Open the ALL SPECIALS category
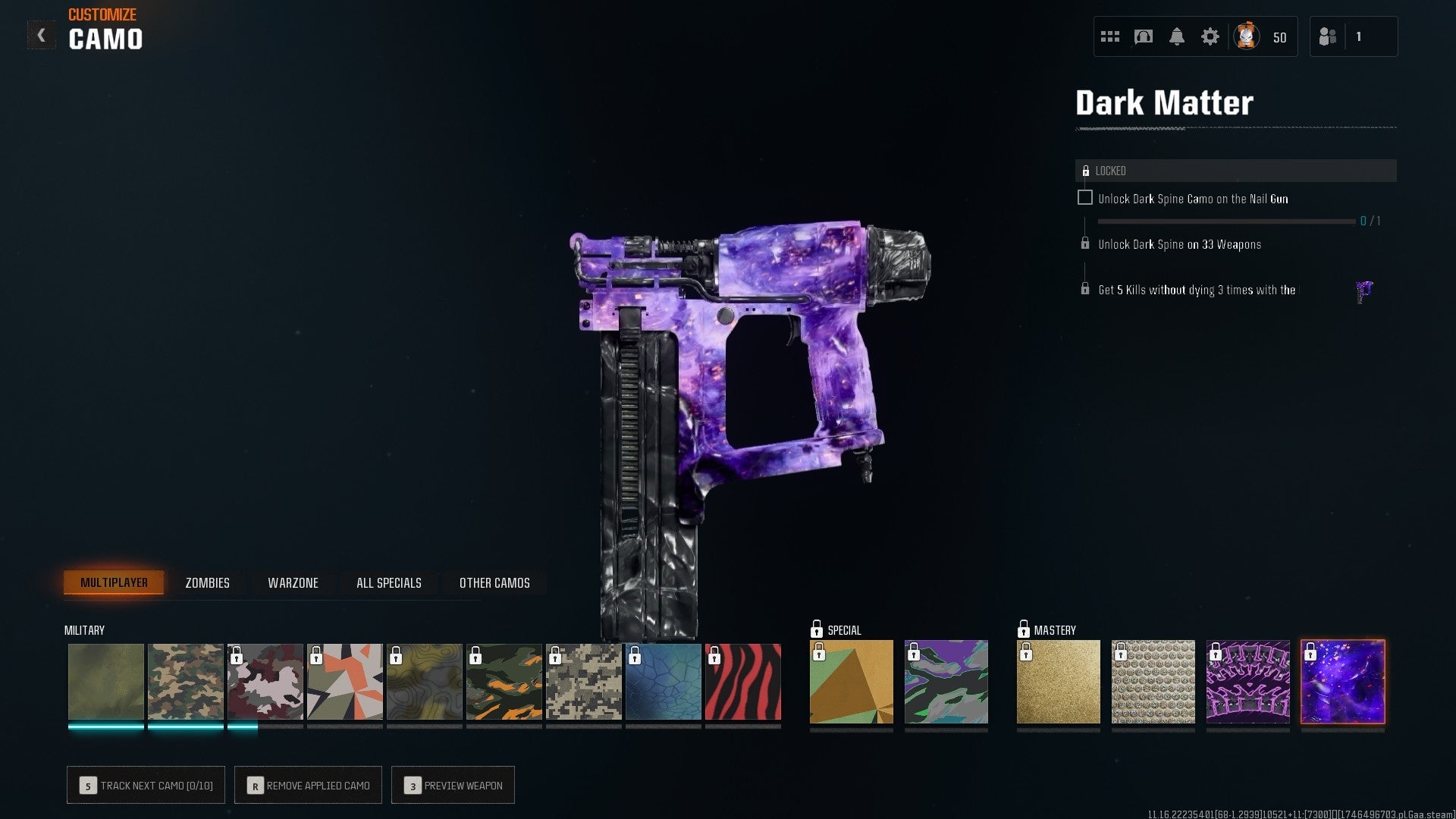The image size is (1456, 819). pos(388,582)
